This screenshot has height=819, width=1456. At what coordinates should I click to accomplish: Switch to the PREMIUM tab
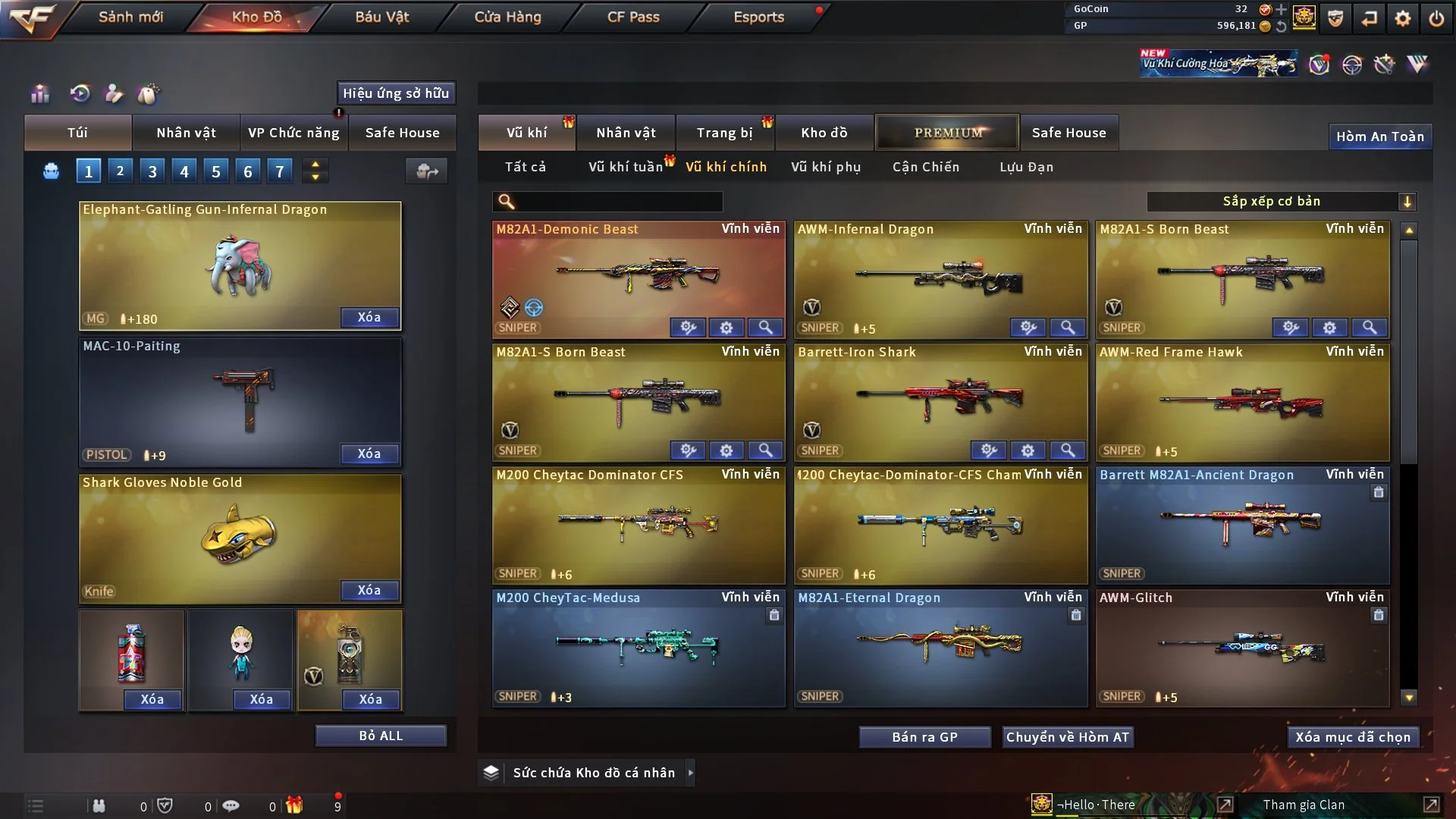[947, 133]
